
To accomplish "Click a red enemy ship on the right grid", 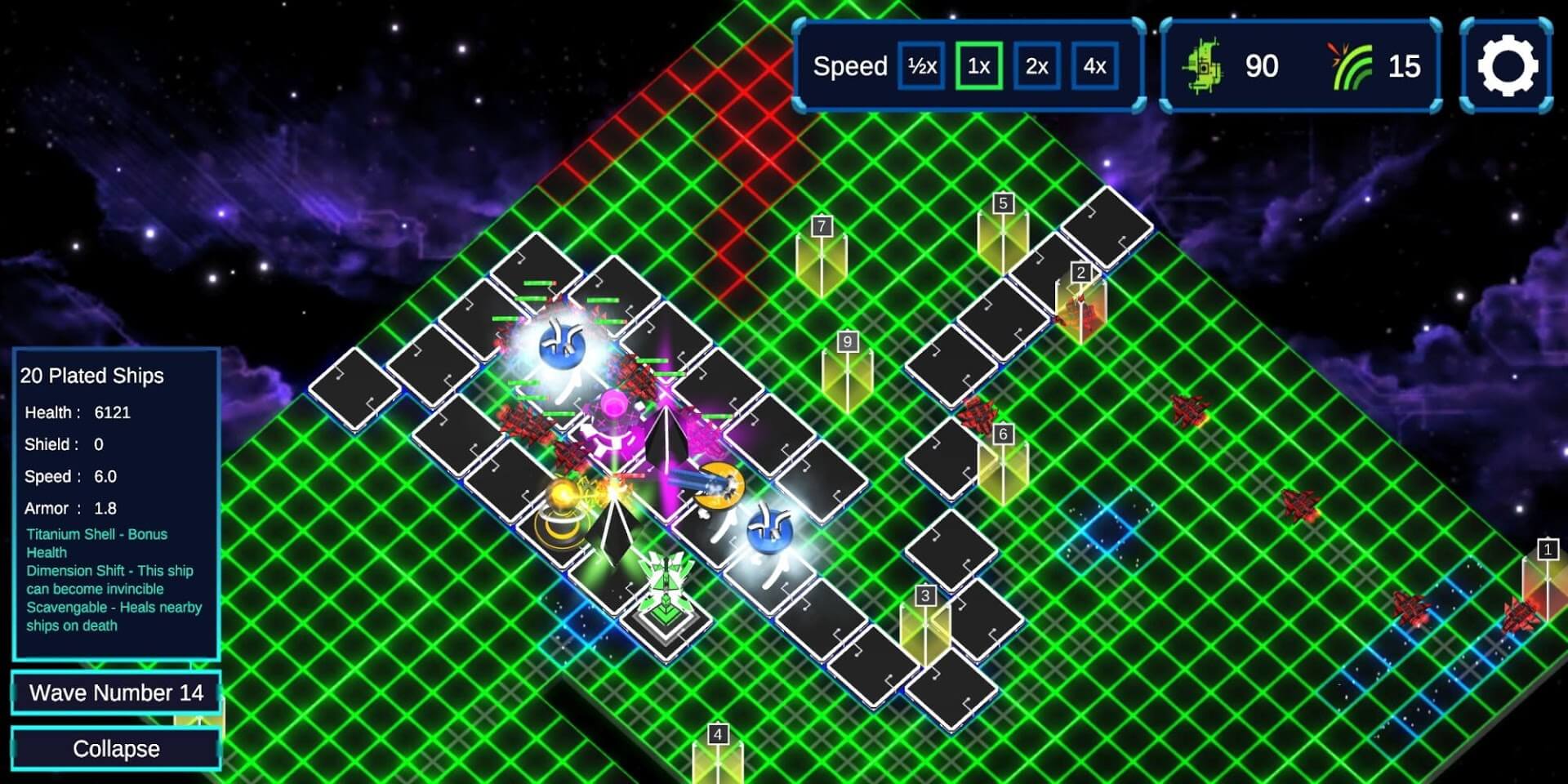I will tap(1189, 411).
